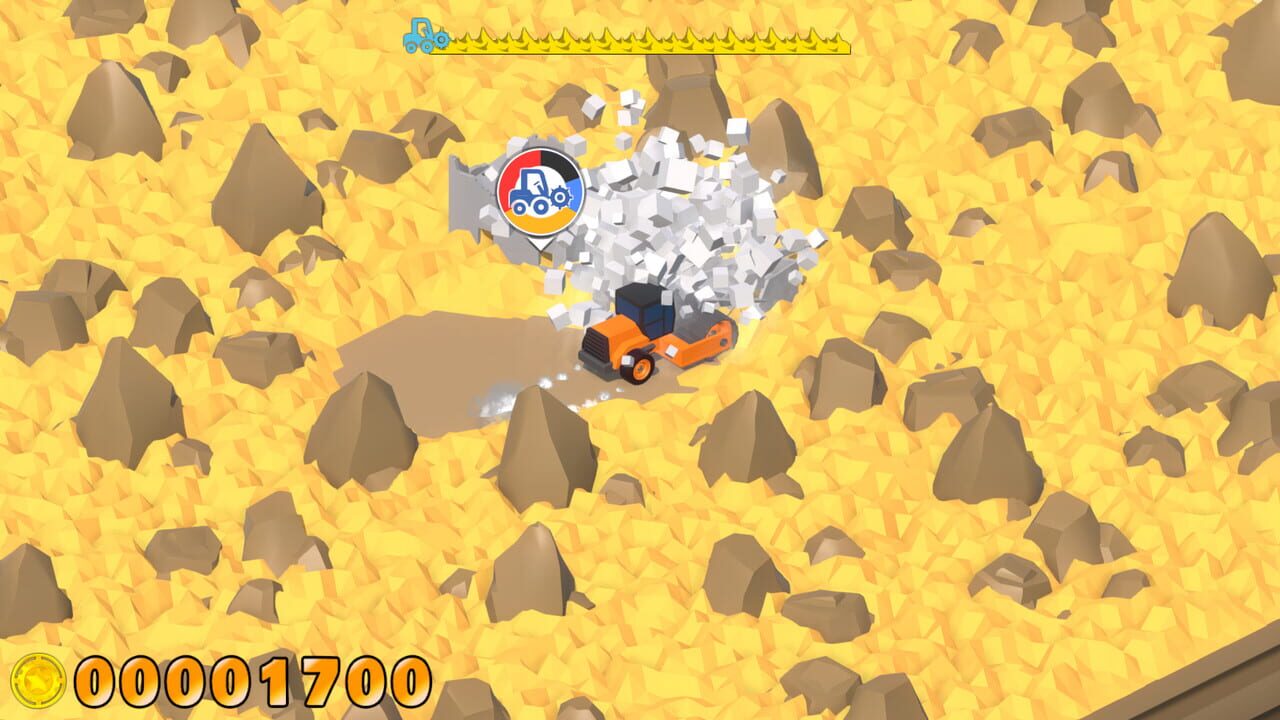Screen dimensions: 1280x720
Task: Click the blue gear inside the emblem
Action: (x=559, y=198)
